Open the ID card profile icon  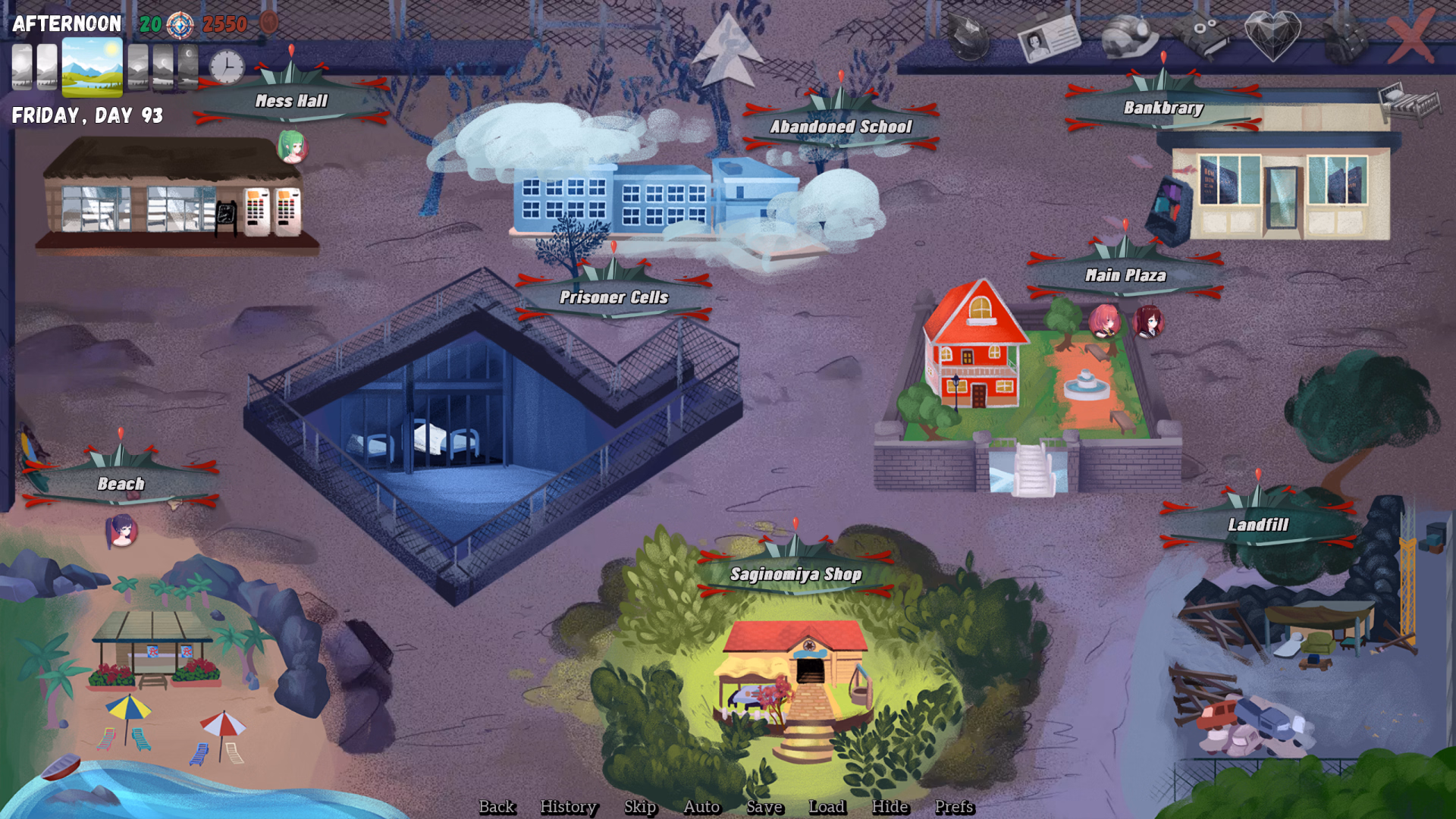click(x=1049, y=36)
